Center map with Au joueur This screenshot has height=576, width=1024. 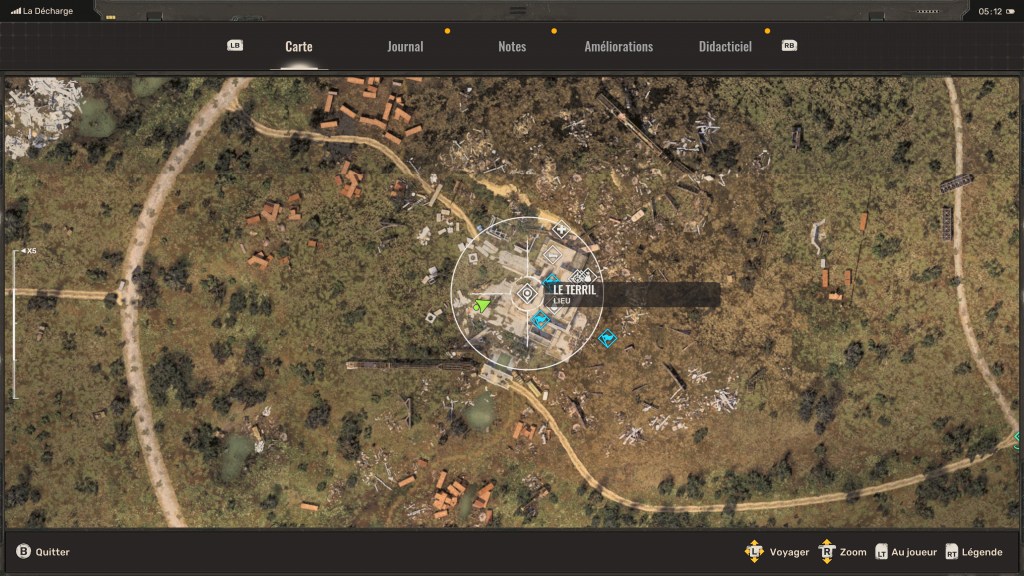pos(906,552)
